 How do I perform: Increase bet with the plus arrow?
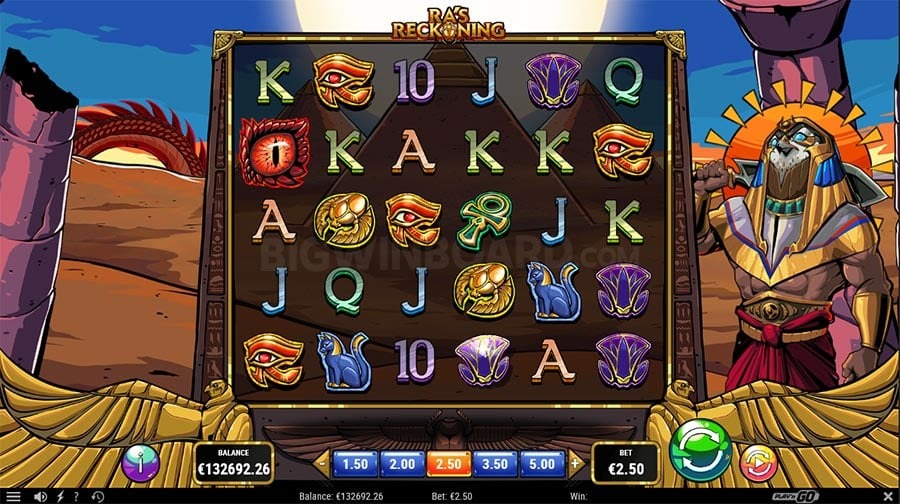pos(574,463)
